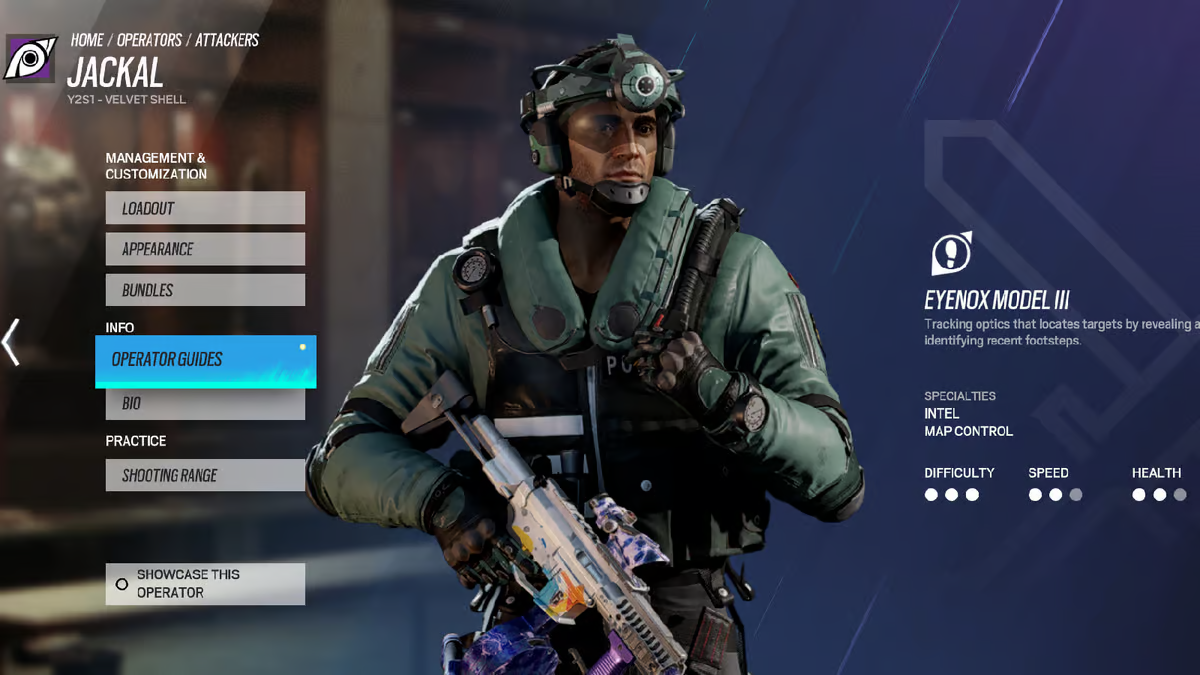Open the Loadout menu
This screenshot has height=675, width=1200.
click(x=205, y=208)
